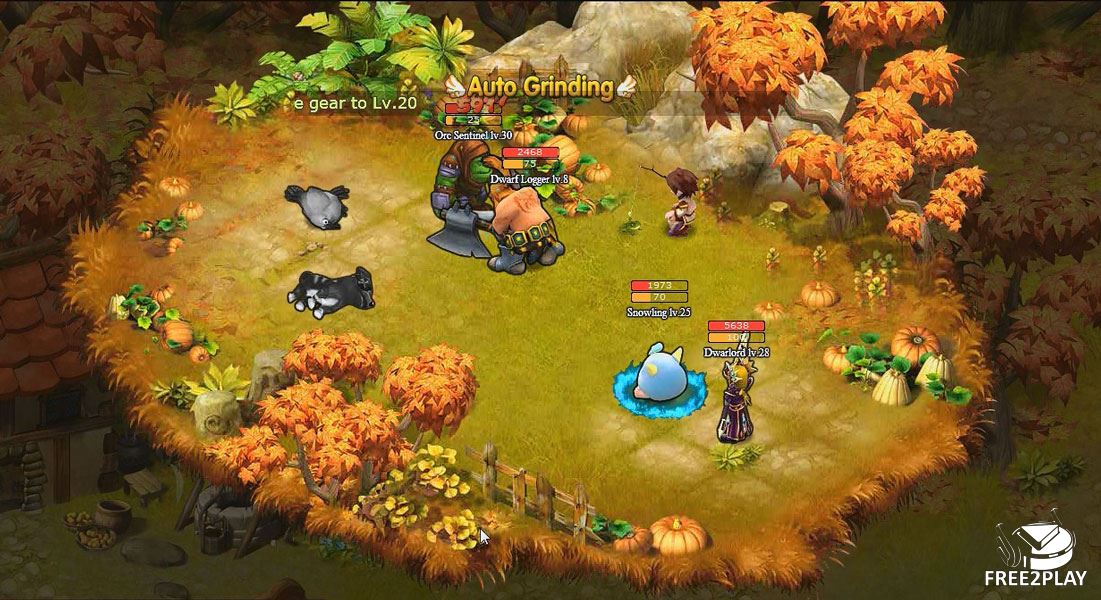Click the Auto Grinding banner

540,86
